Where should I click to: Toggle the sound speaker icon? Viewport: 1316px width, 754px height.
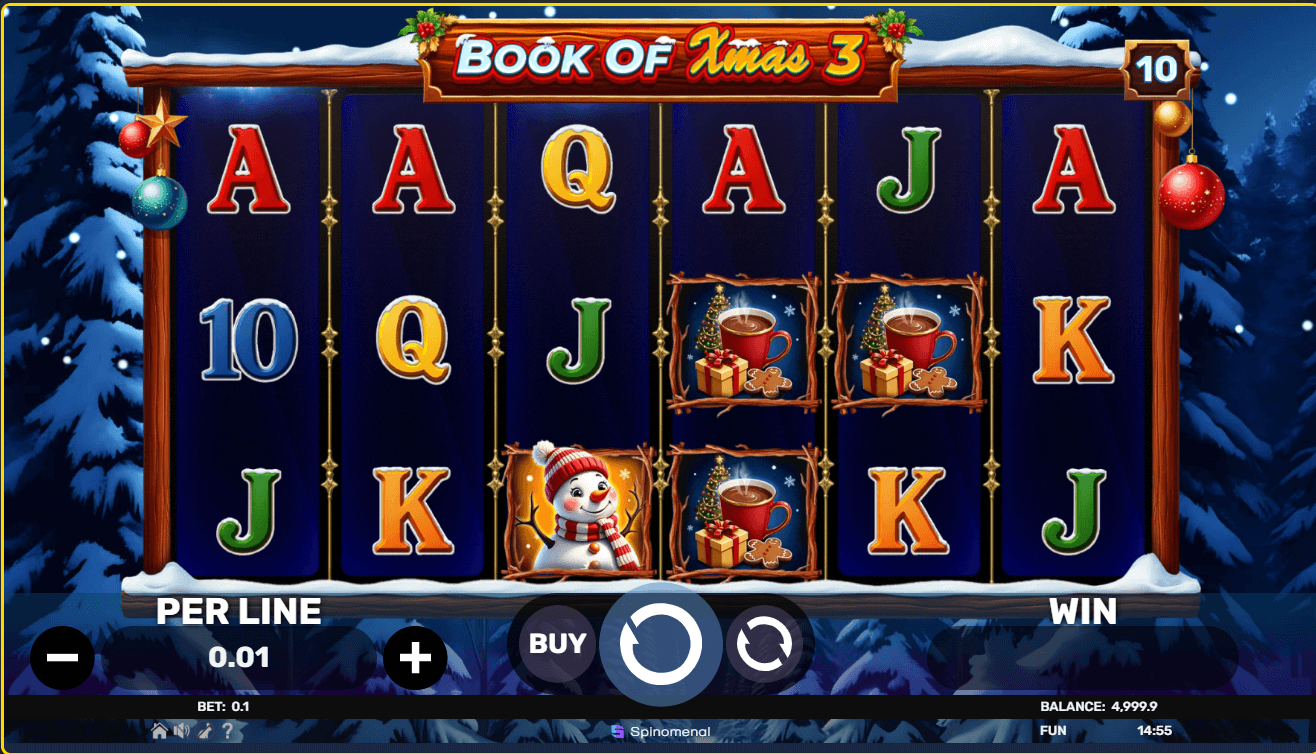pos(184,731)
